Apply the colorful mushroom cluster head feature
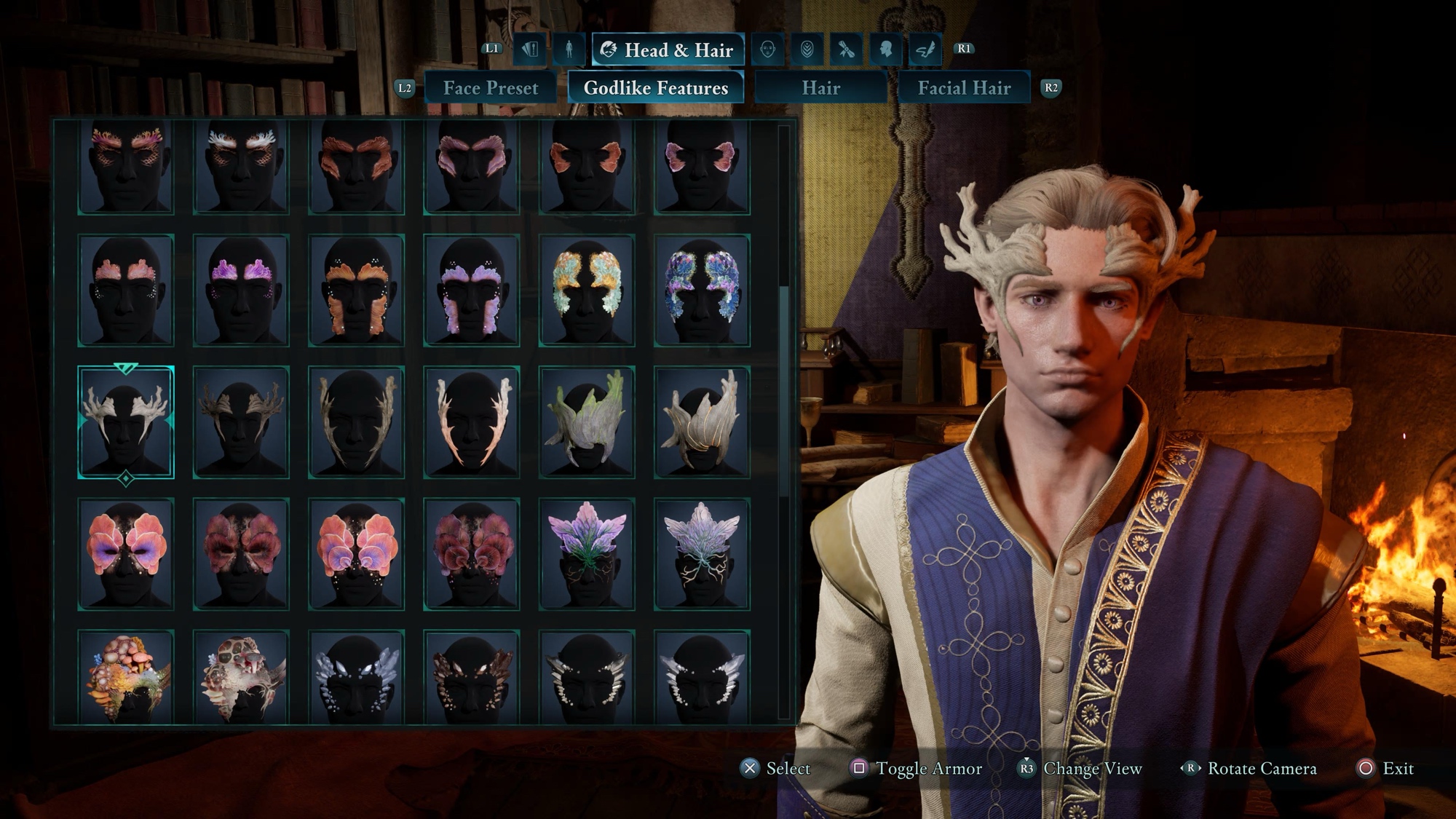The image size is (1456, 819). pyautogui.click(x=126, y=677)
